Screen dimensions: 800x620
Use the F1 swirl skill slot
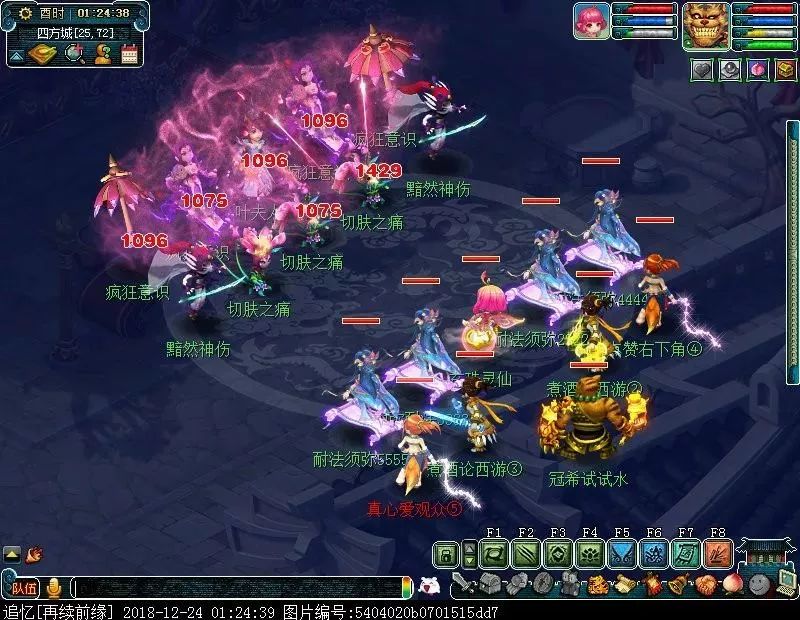click(x=493, y=553)
